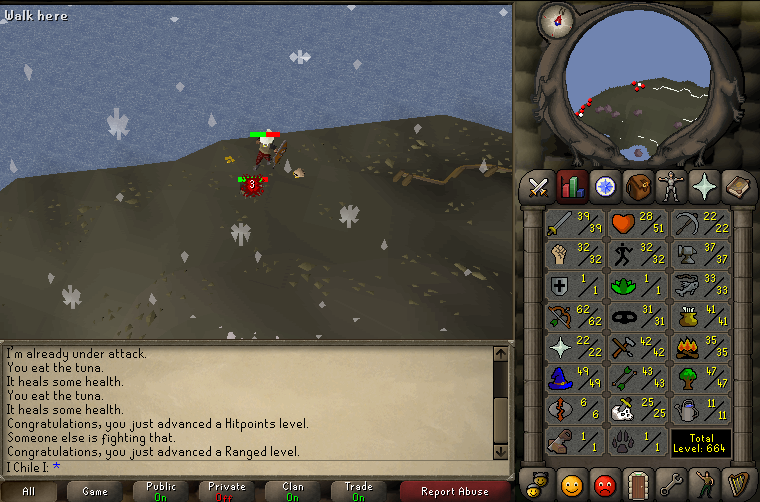Screen dimensions: 760x502
Task: Switch to the Quest list tab
Action: click(606, 186)
